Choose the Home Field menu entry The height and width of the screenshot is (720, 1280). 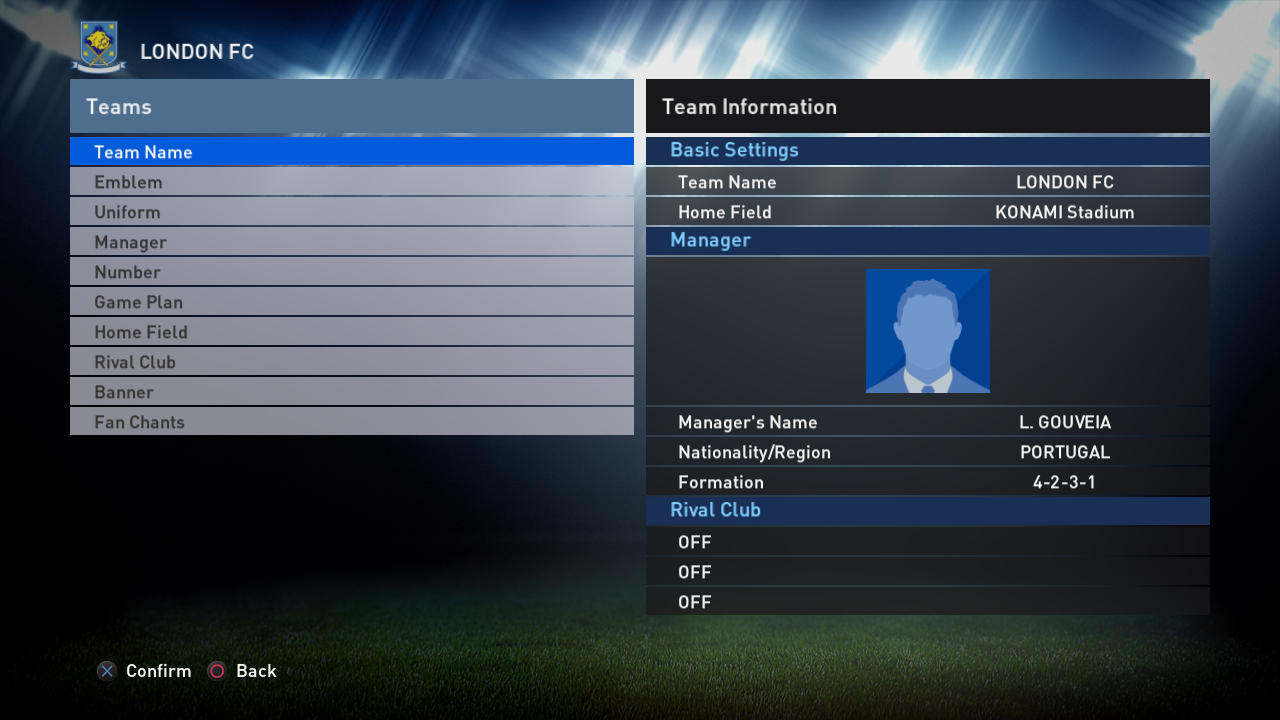click(x=351, y=332)
